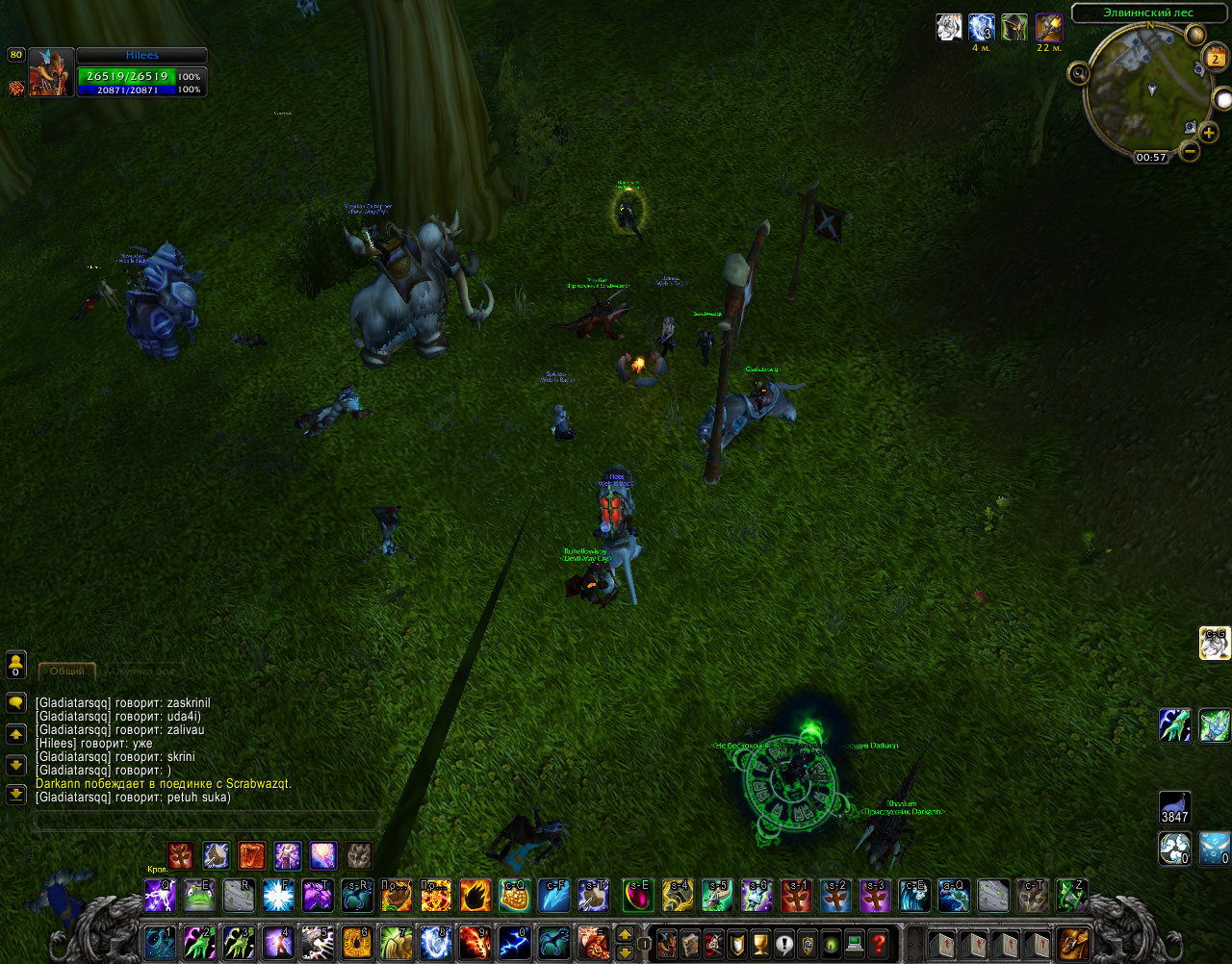Cast the Lava Burst spell on key 9
This screenshot has height=964, width=1232.
pyautogui.click(x=475, y=943)
